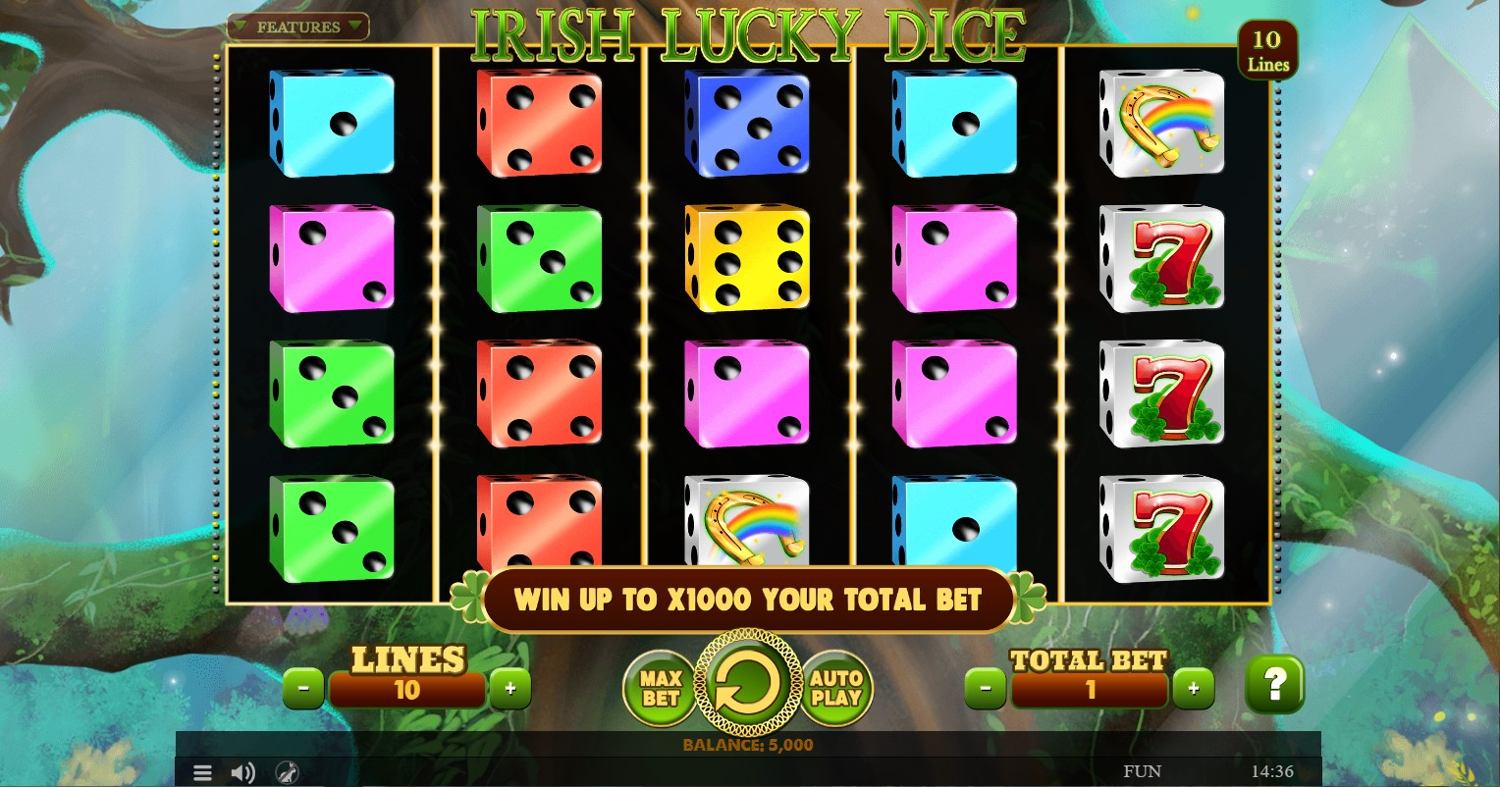
Task: Open the hamburger menu
Action: click(x=202, y=772)
